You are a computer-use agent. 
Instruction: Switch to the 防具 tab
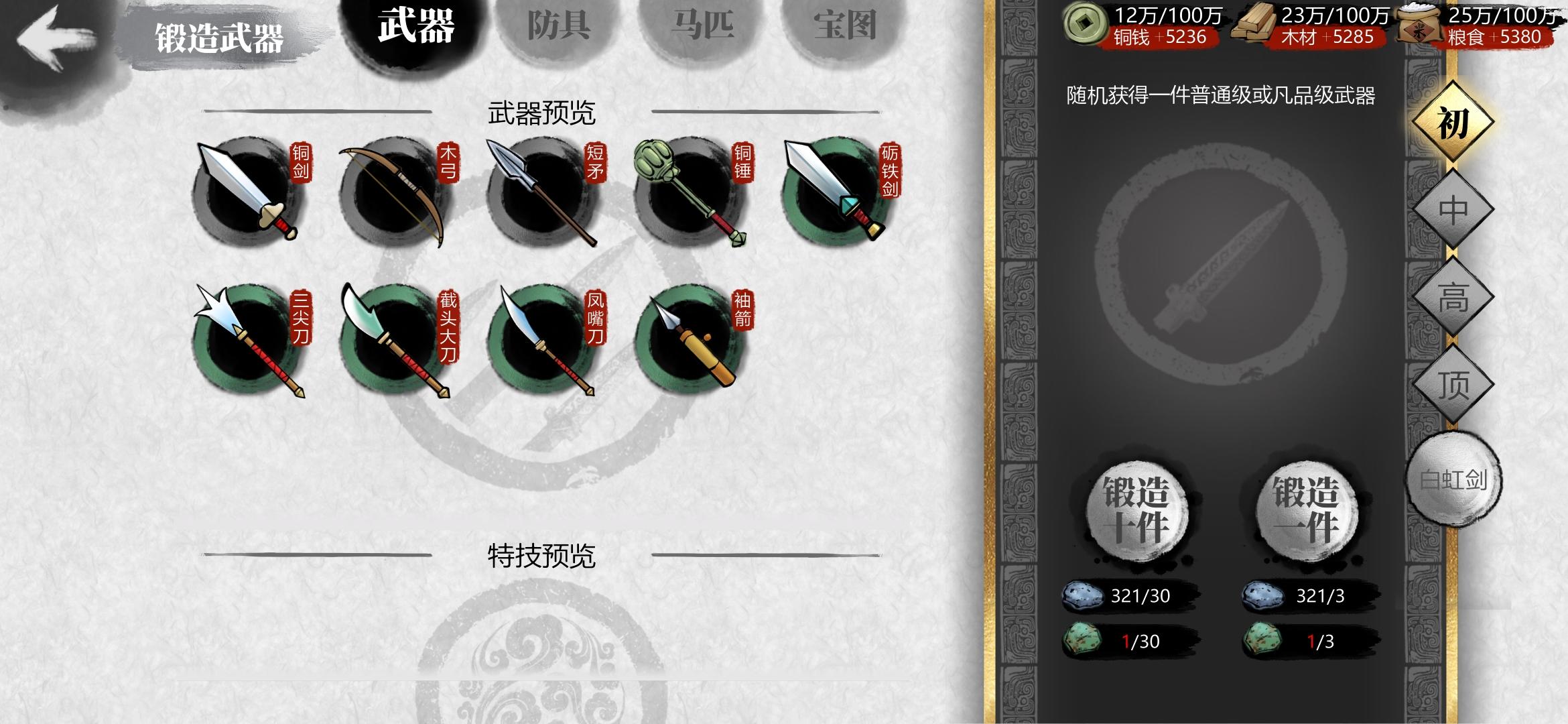pyautogui.click(x=560, y=27)
